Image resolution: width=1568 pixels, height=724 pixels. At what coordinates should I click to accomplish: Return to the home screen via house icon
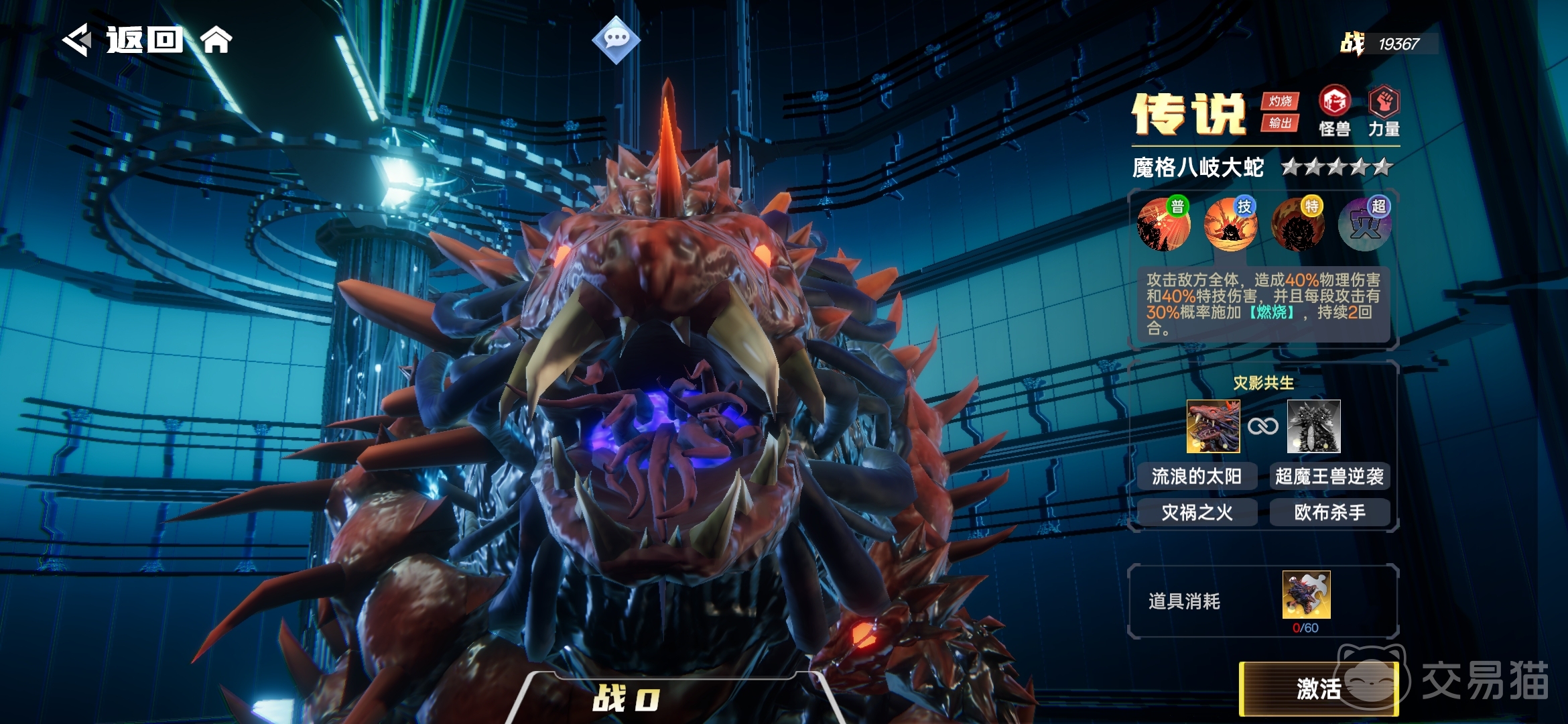[x=216, y=40]
